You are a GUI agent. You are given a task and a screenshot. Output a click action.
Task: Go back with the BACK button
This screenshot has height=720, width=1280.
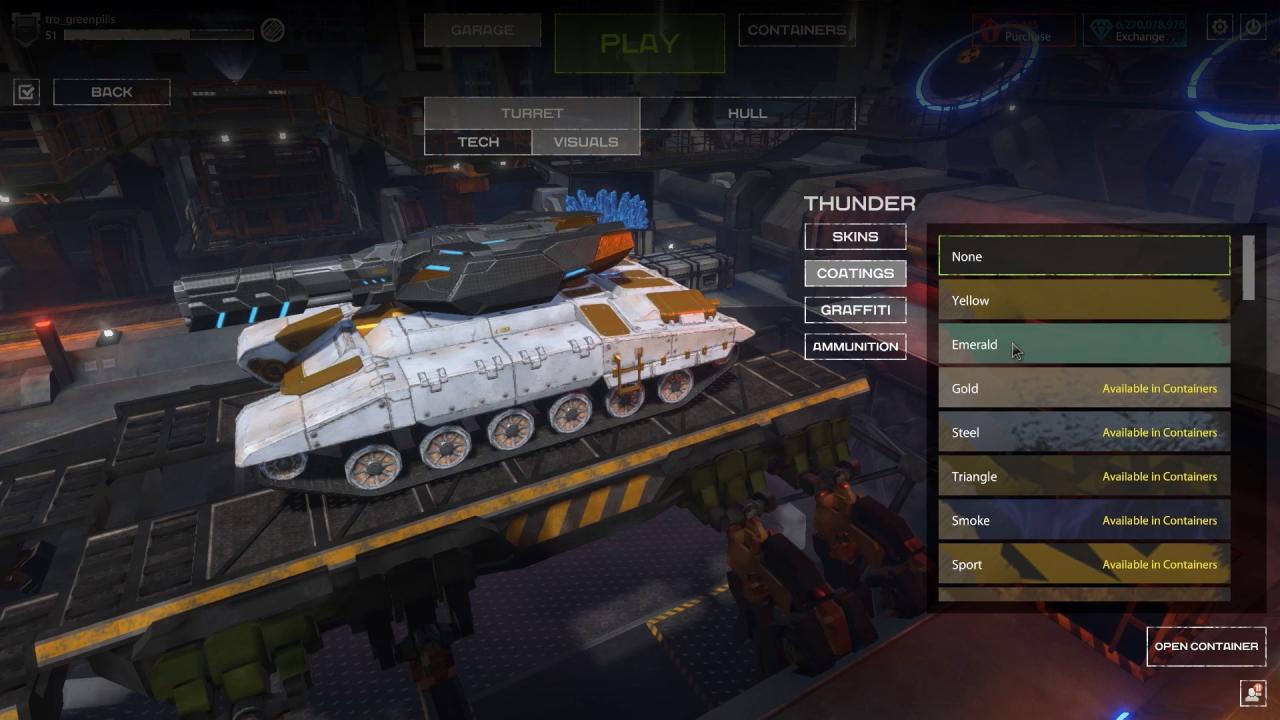[x=112, y=92]
